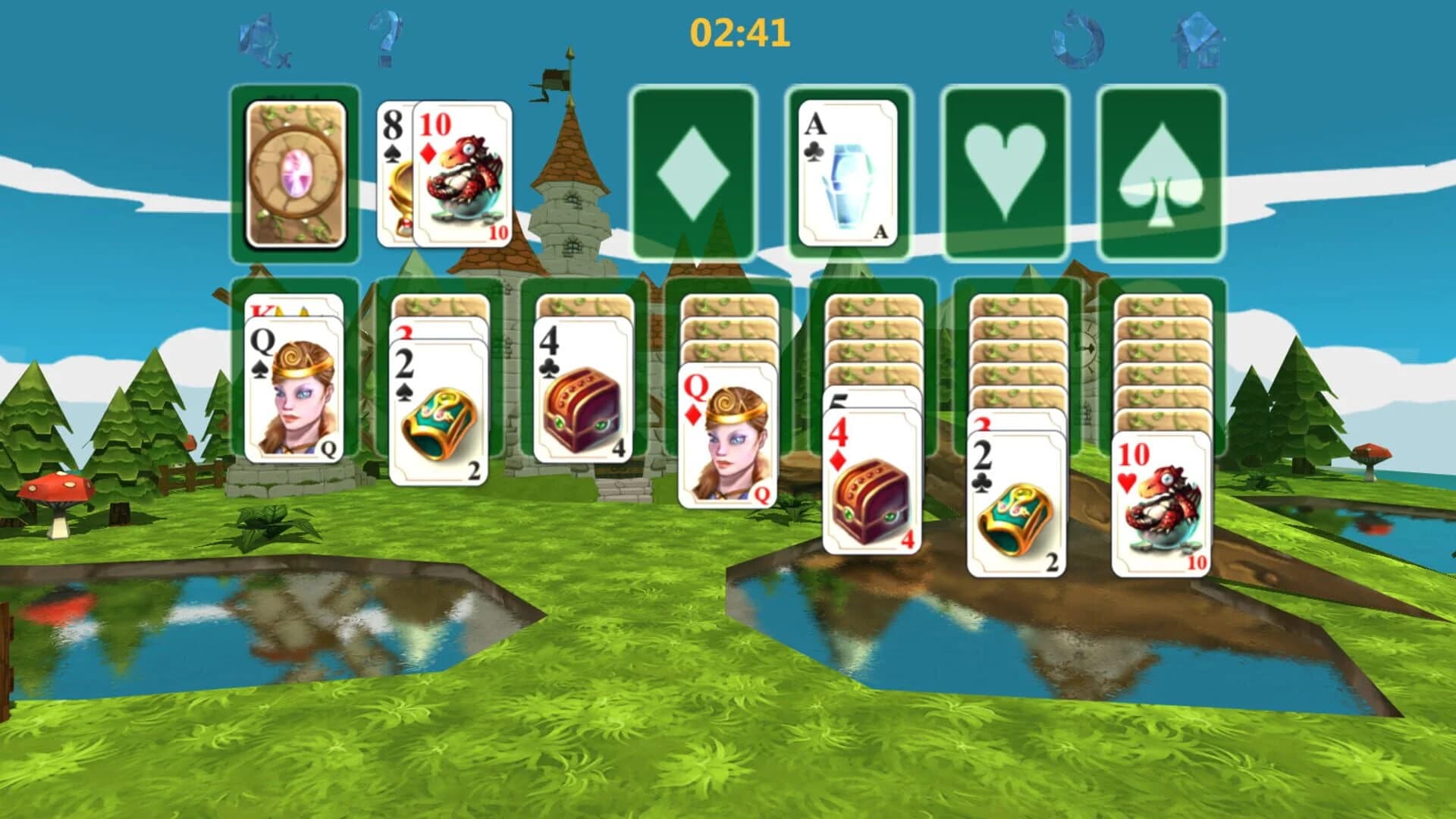Select the 2 of spades with the golden ring
This screenshot has height=819, width=1456.
click(438, 409)
